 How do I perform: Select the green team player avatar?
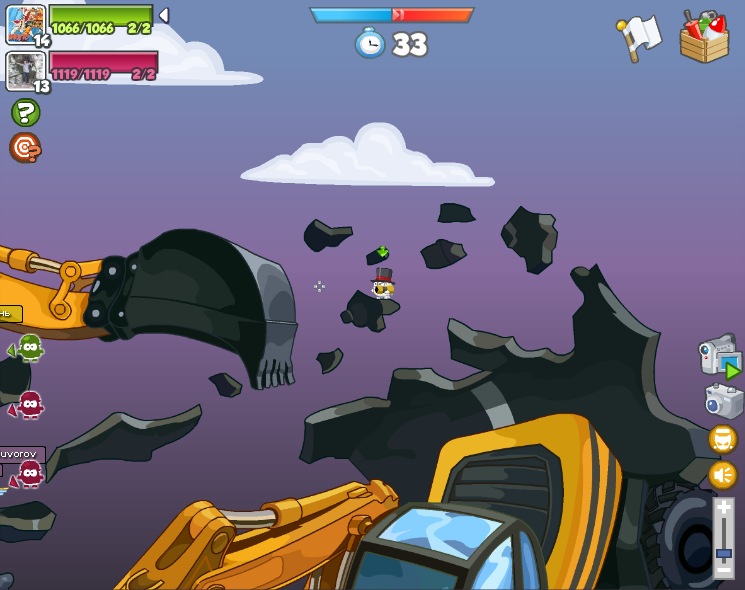25,24
